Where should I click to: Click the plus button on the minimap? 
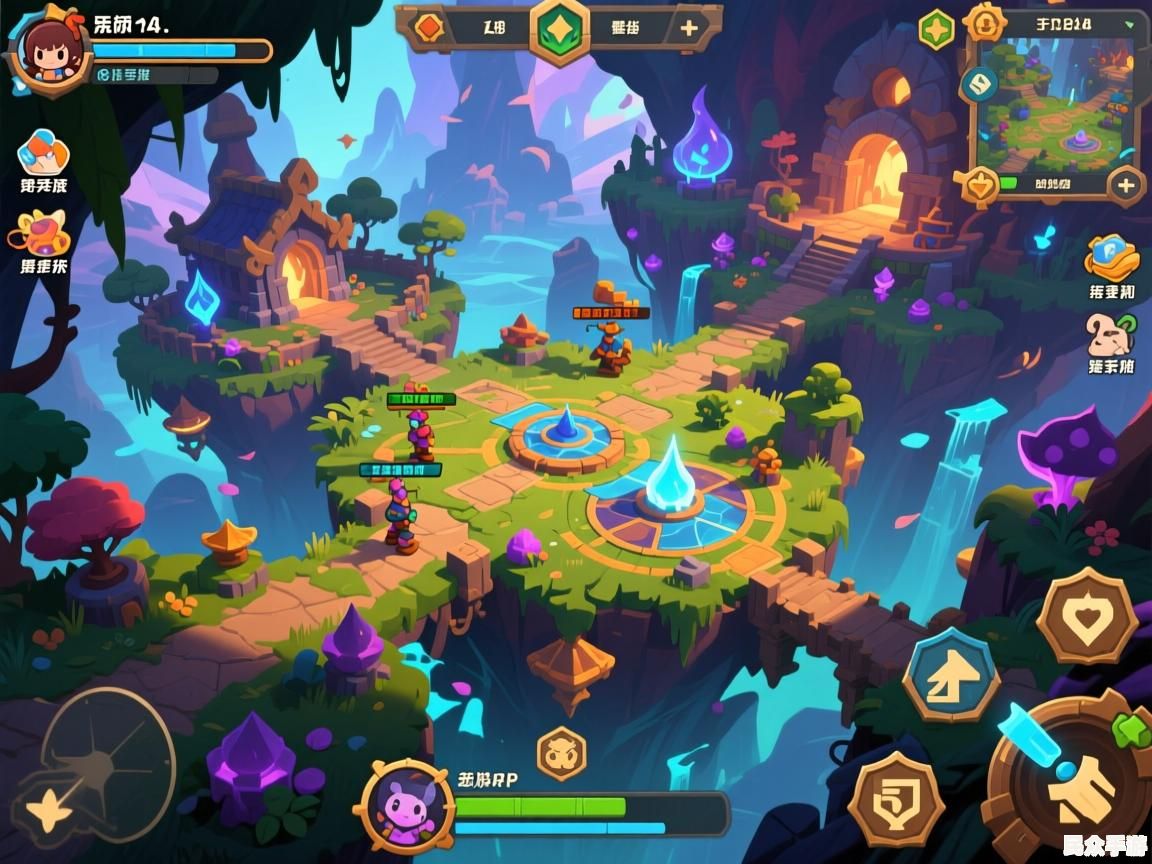click(x=1126, y=185)
